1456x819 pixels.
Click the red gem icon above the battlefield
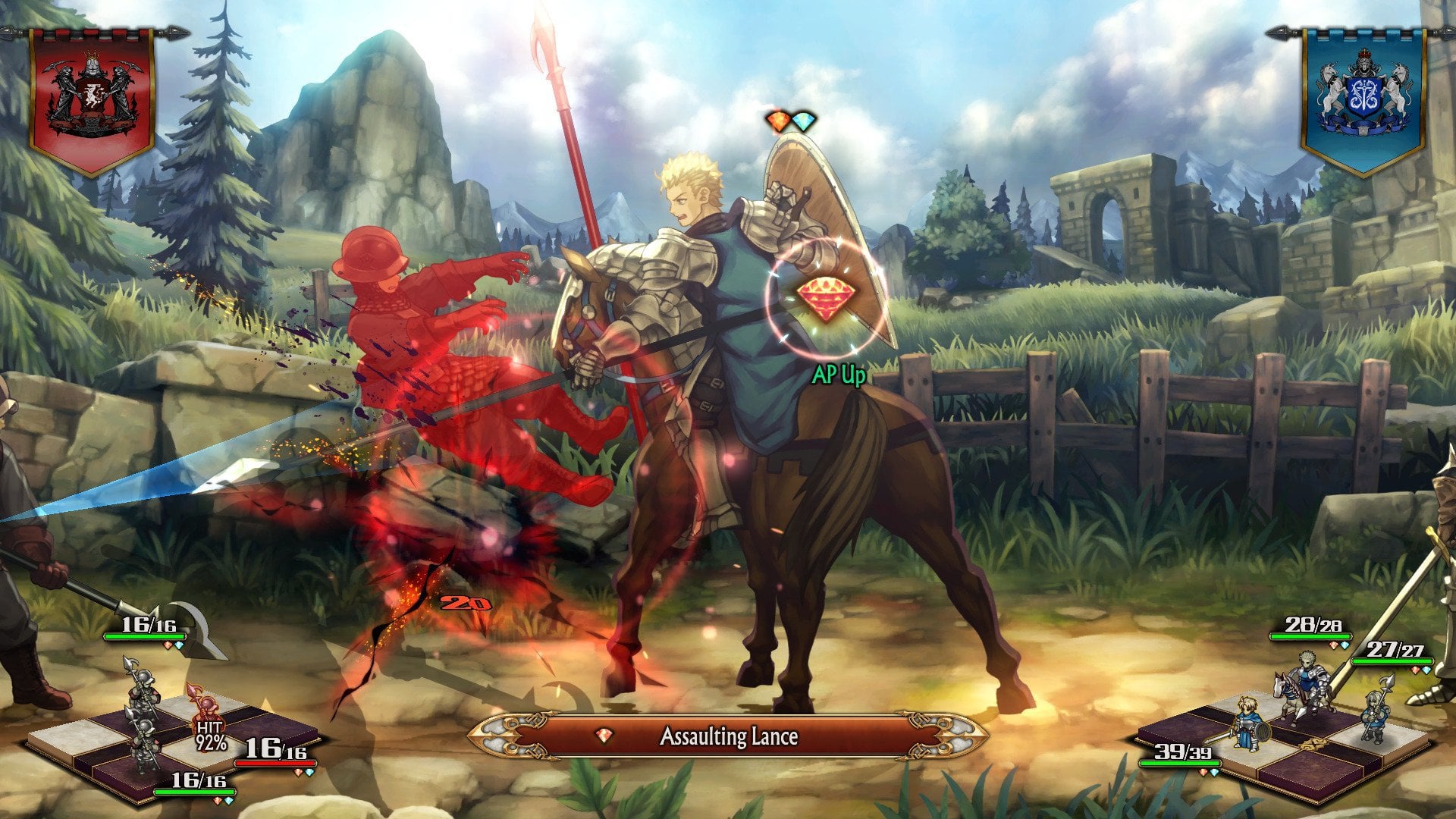[x=779, y=123]
